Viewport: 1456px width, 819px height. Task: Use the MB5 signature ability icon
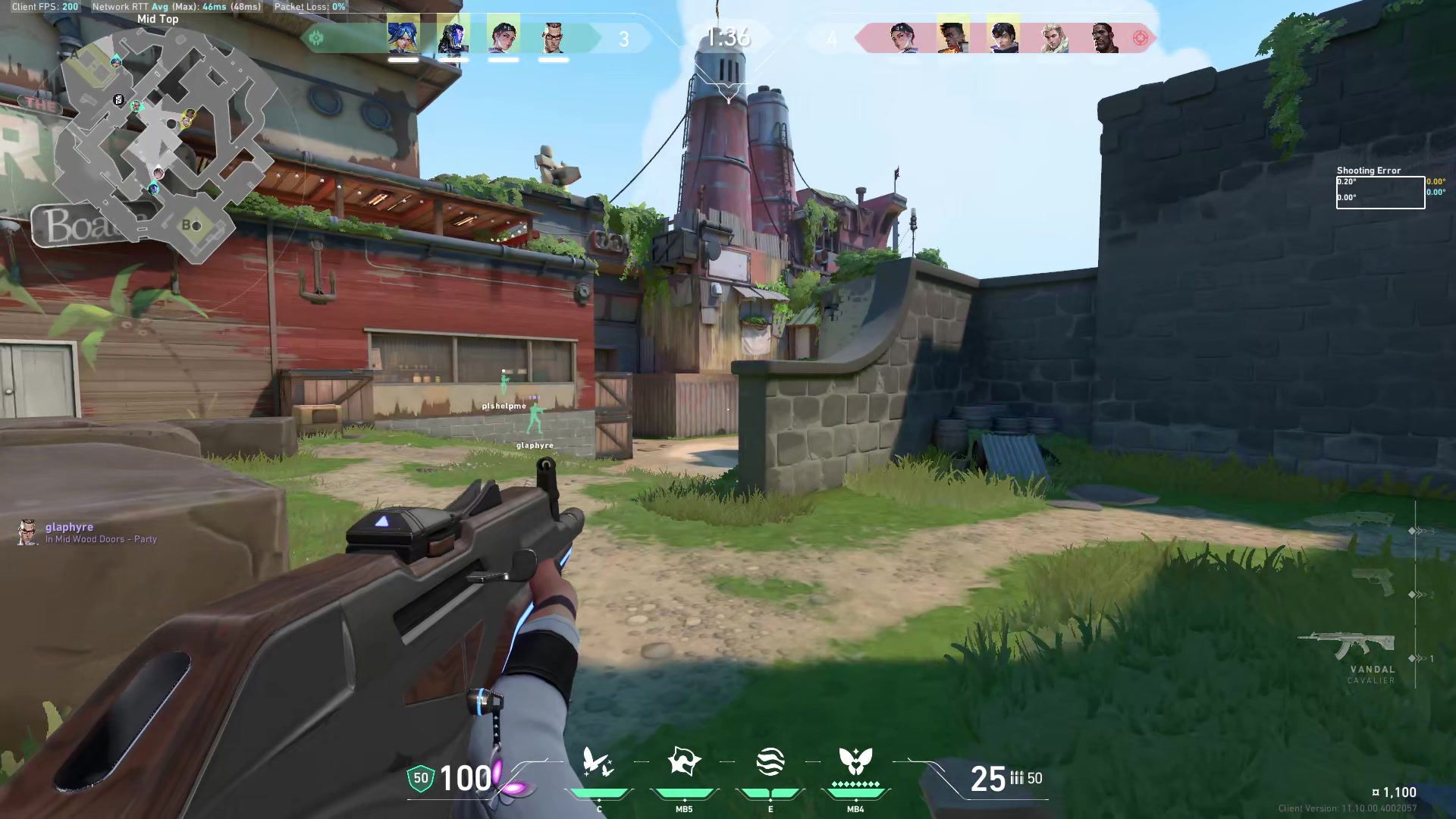[x=684, y=762]
